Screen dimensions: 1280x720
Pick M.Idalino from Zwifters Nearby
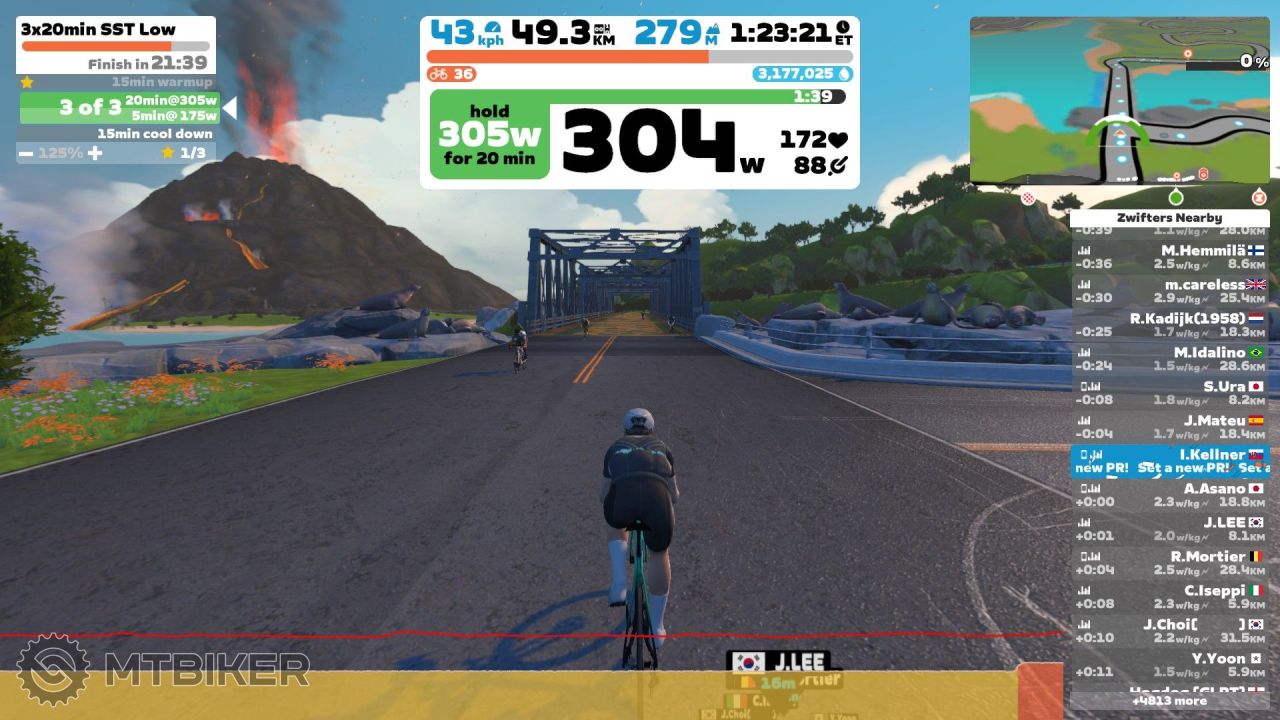pyautogui.click(x=1170, y=359)
